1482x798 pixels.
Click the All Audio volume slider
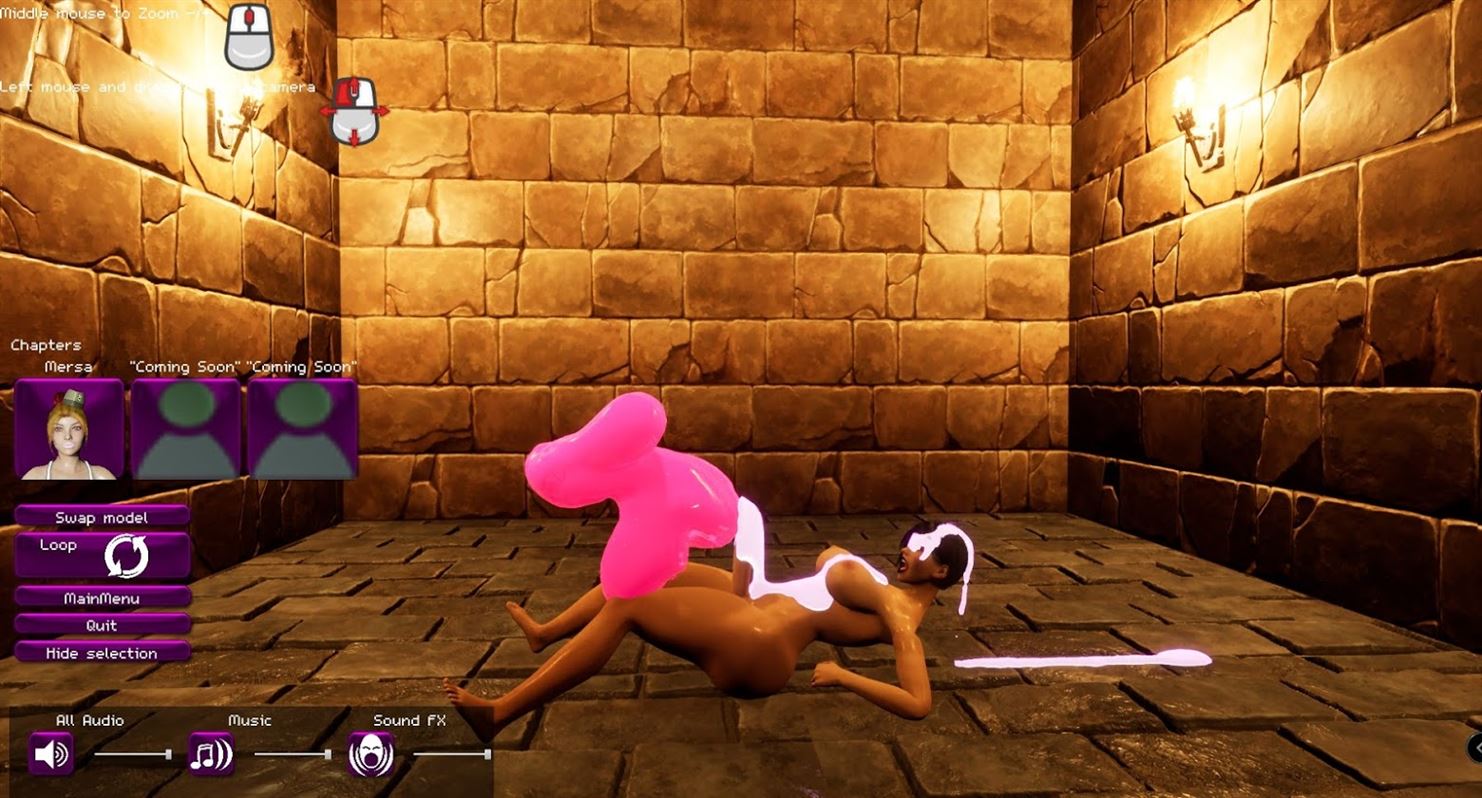132,754
